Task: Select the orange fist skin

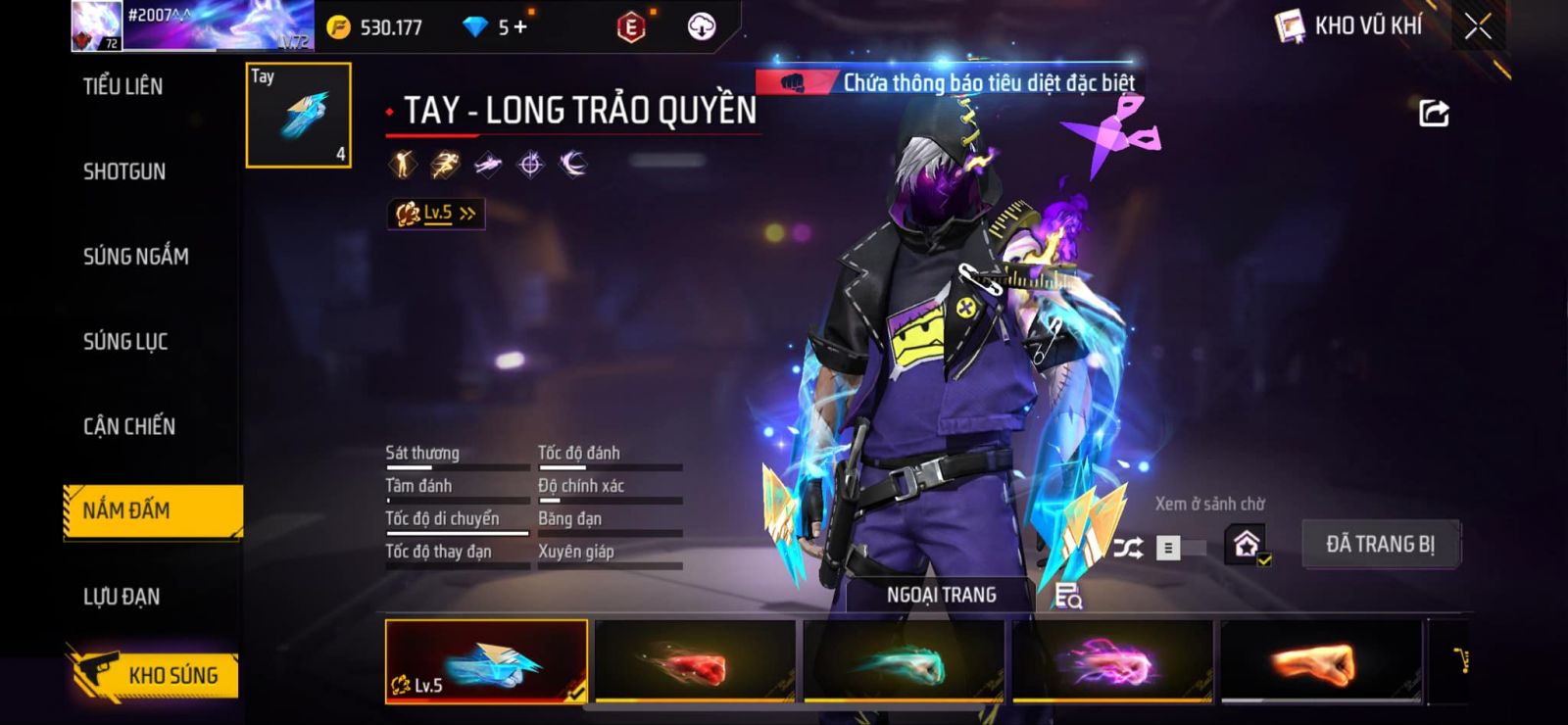Action: click(1321, 661)
